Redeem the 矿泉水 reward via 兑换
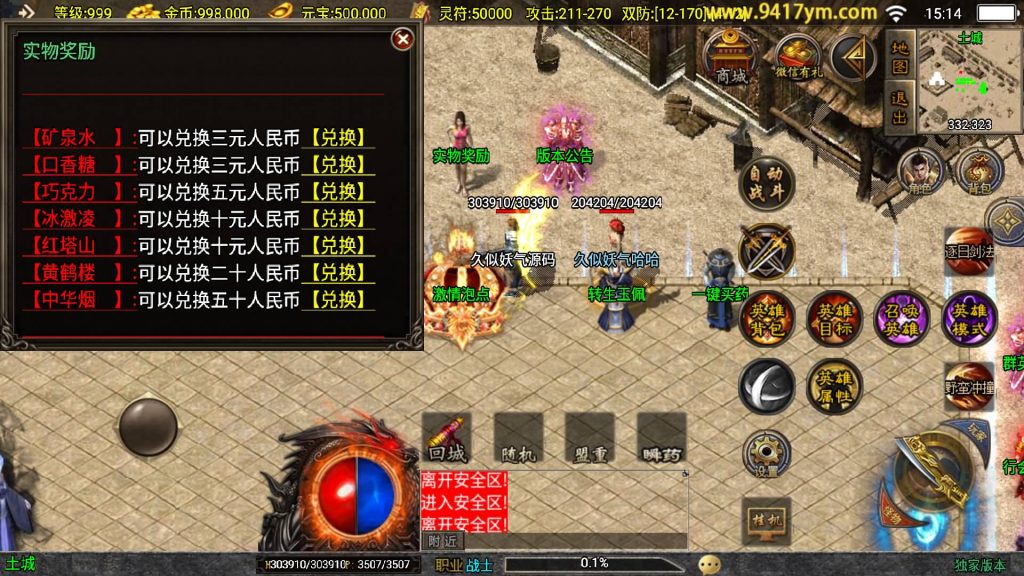Viewport: 1024px width, 576px height. (337, 138)
